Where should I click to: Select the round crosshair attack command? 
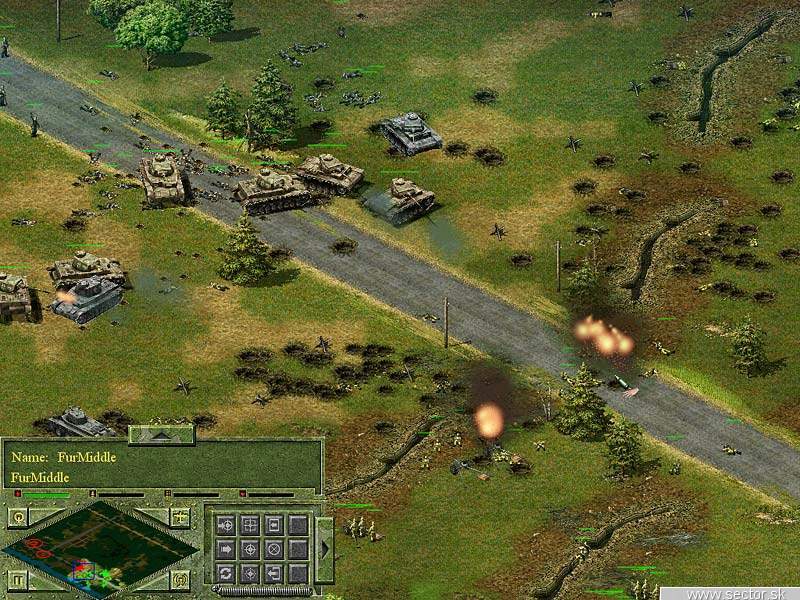(249, 549)
